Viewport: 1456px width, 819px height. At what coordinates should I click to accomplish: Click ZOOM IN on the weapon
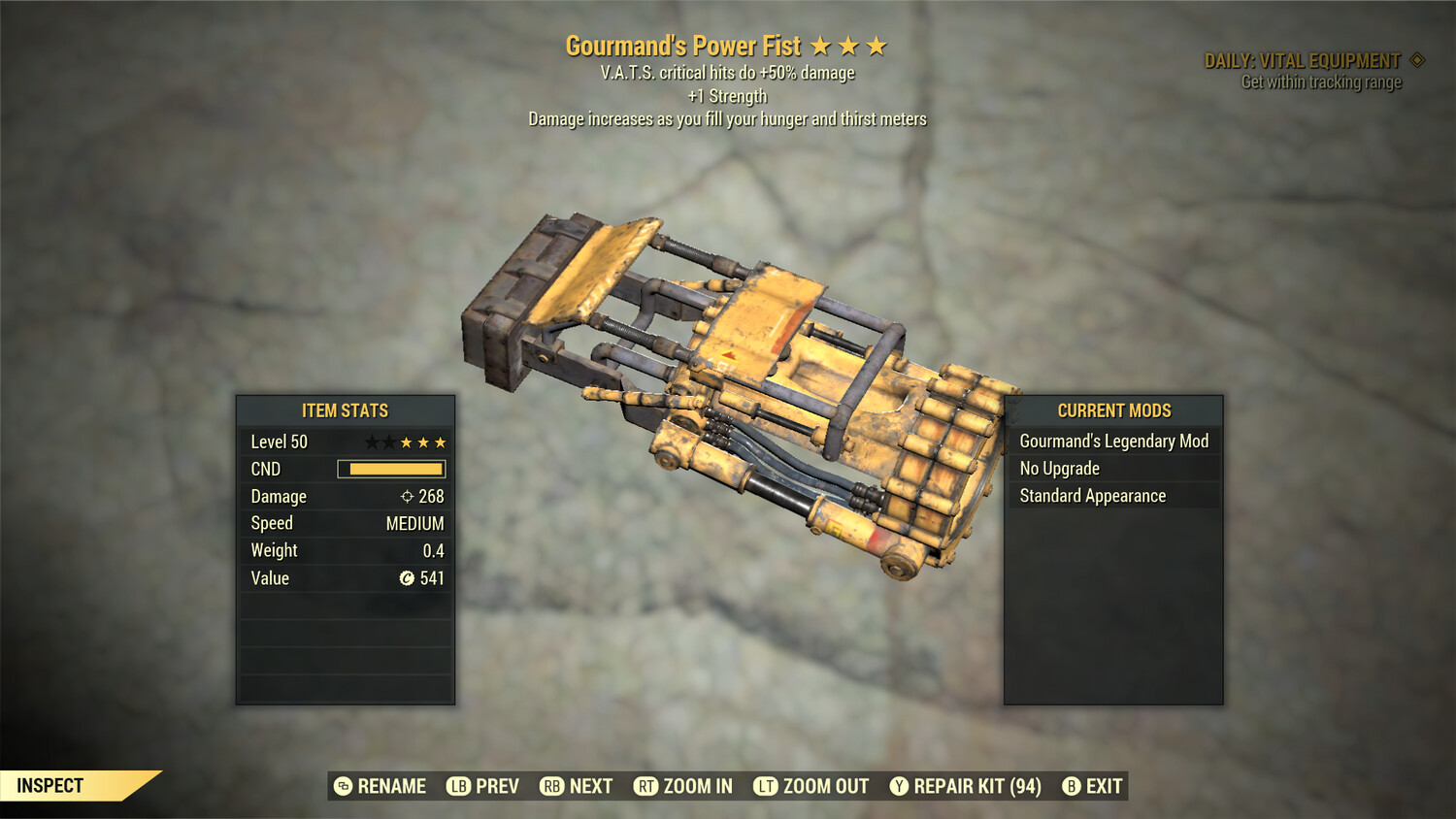tap(683, 786)
